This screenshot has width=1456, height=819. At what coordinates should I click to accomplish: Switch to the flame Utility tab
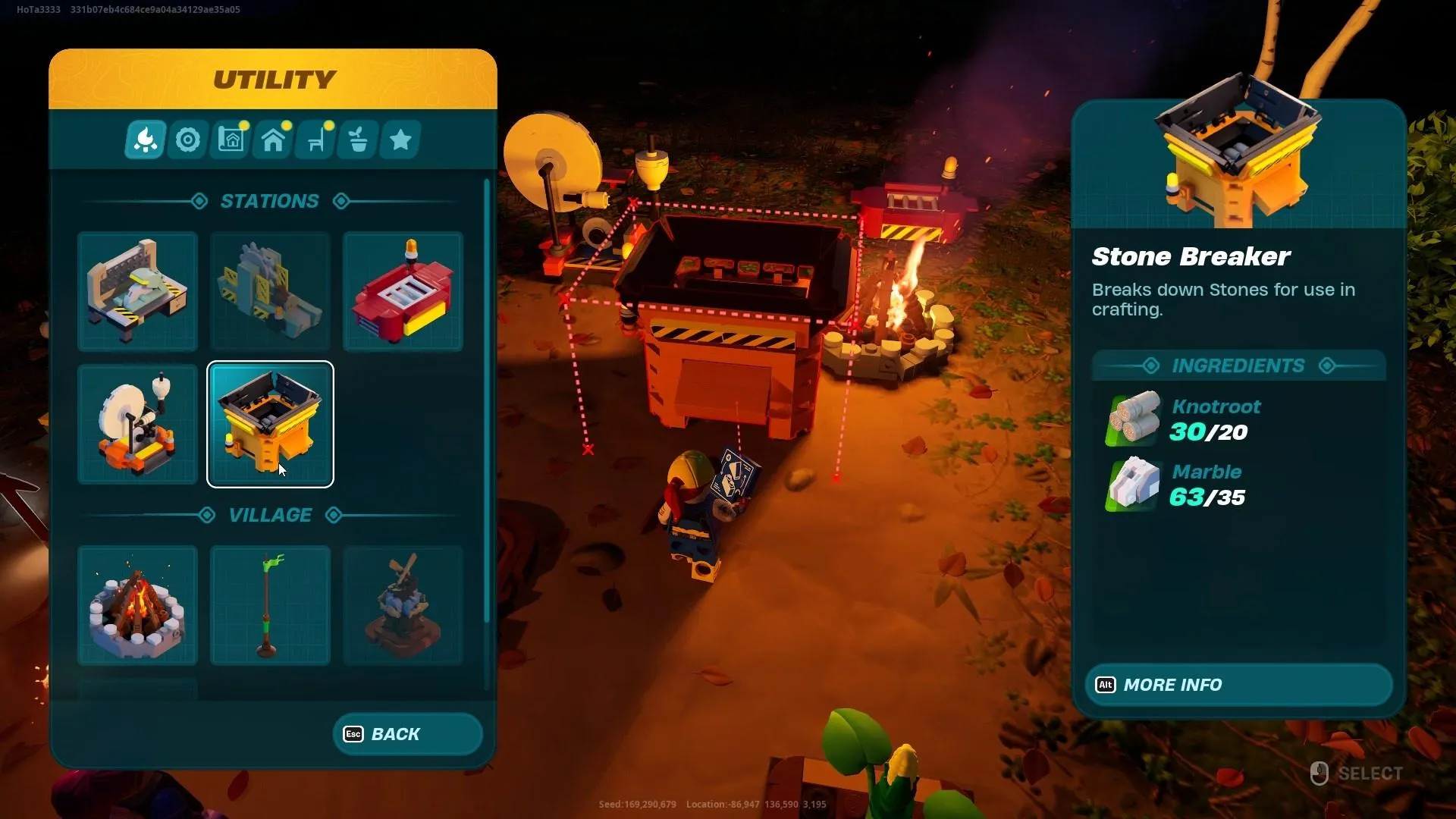(x=145, y=140)
